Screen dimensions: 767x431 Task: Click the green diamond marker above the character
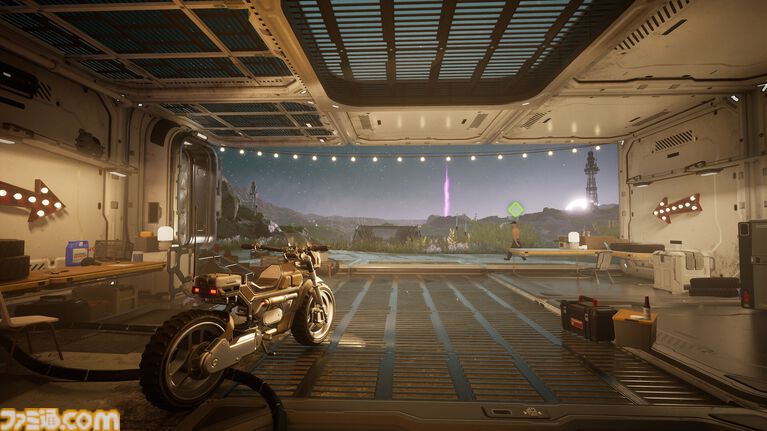[515, 208]
